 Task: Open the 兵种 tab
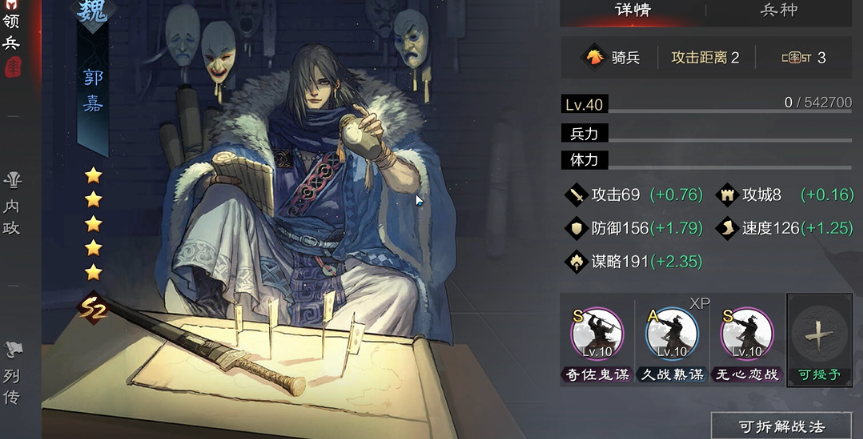pyautogui.click(x=779, y=12)
